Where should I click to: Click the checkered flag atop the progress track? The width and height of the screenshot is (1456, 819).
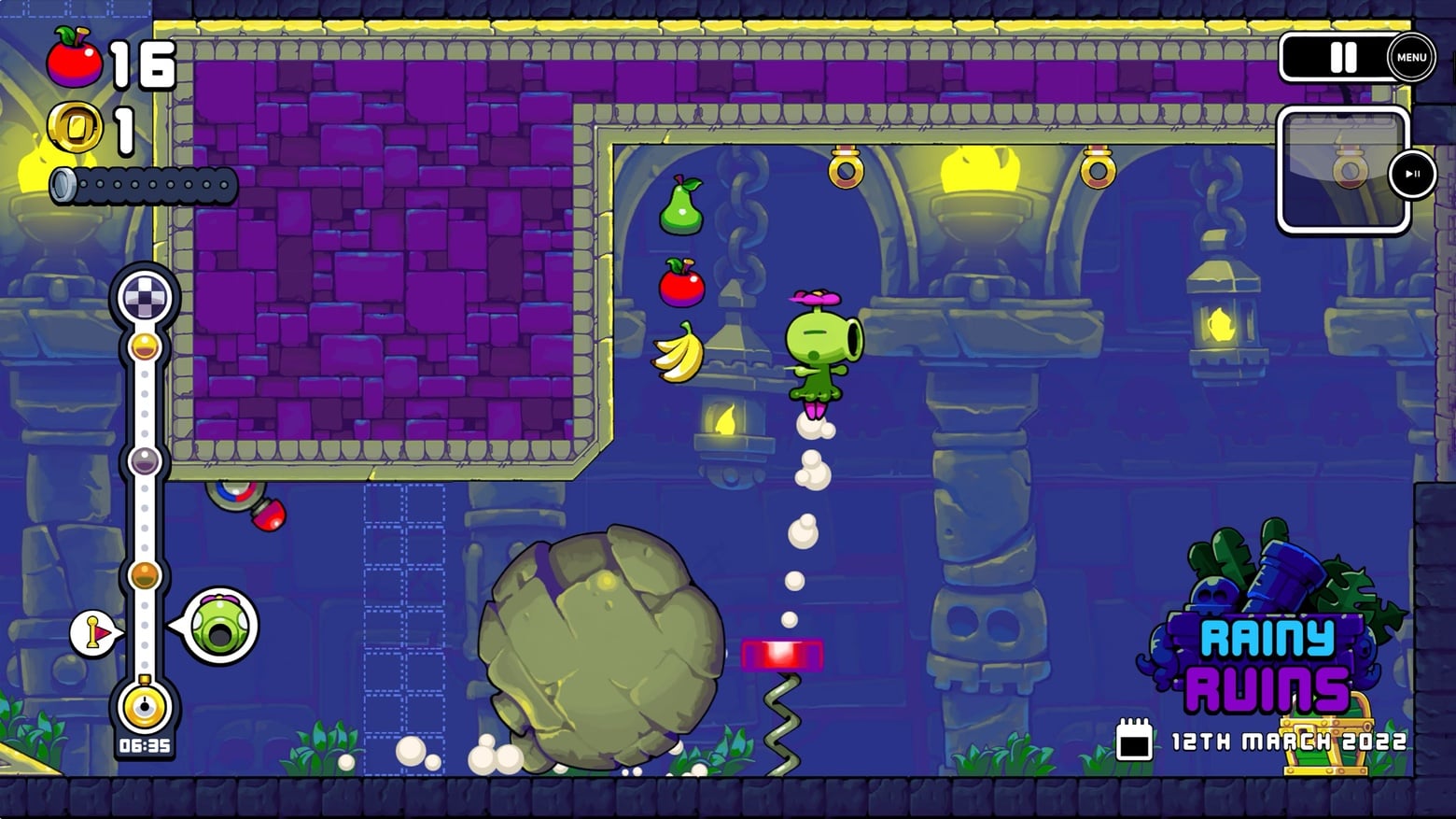pyautogui.click(x=145, y=296)
